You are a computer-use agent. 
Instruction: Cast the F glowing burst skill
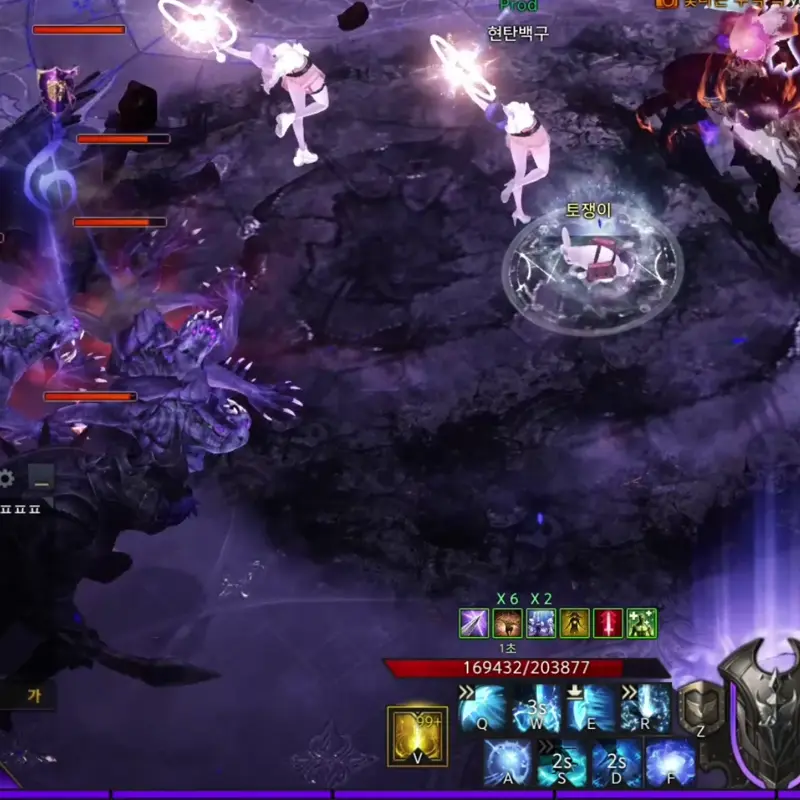click(x=670, y=763)
